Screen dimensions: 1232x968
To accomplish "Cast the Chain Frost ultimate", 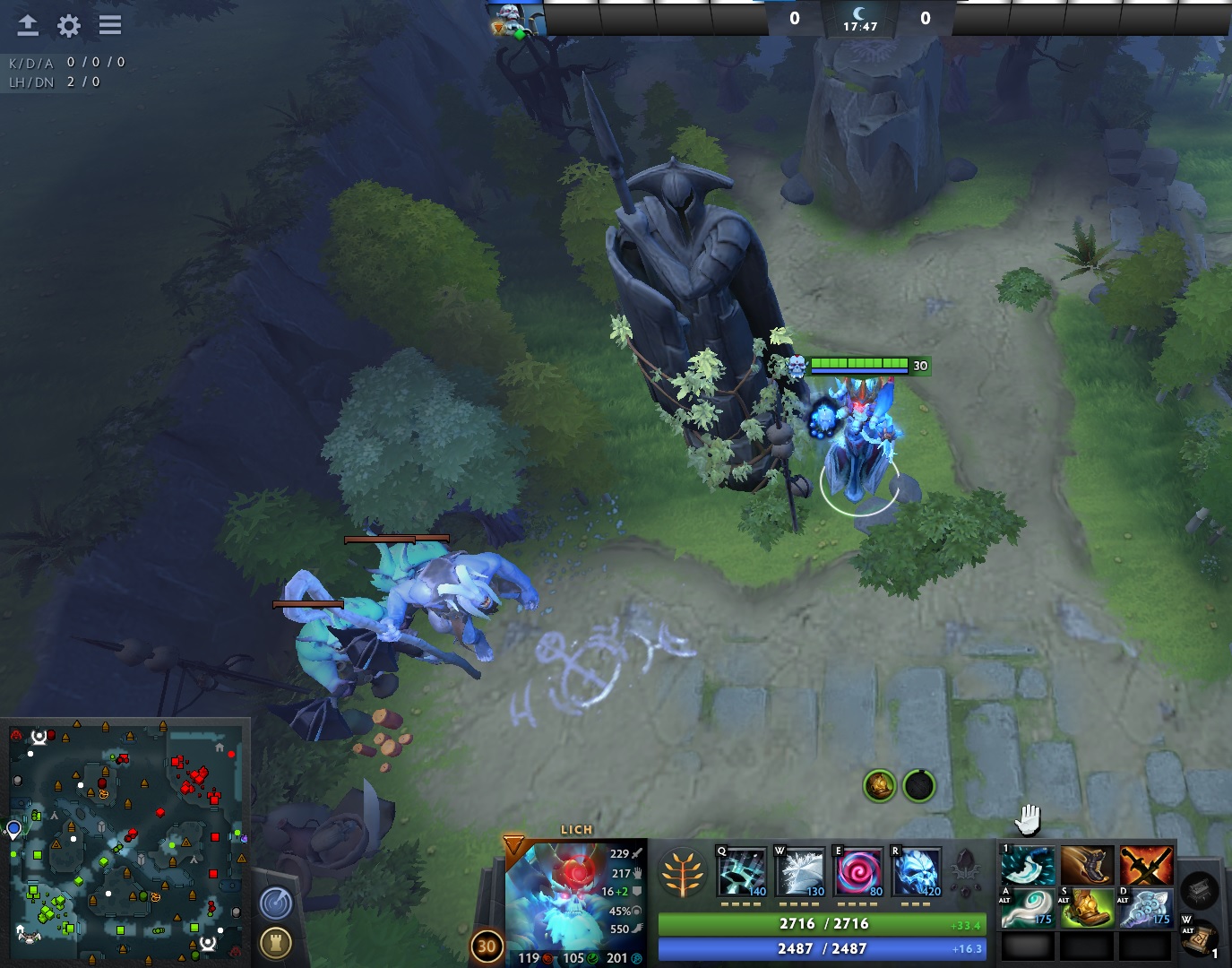I will [x=916, y=872].
